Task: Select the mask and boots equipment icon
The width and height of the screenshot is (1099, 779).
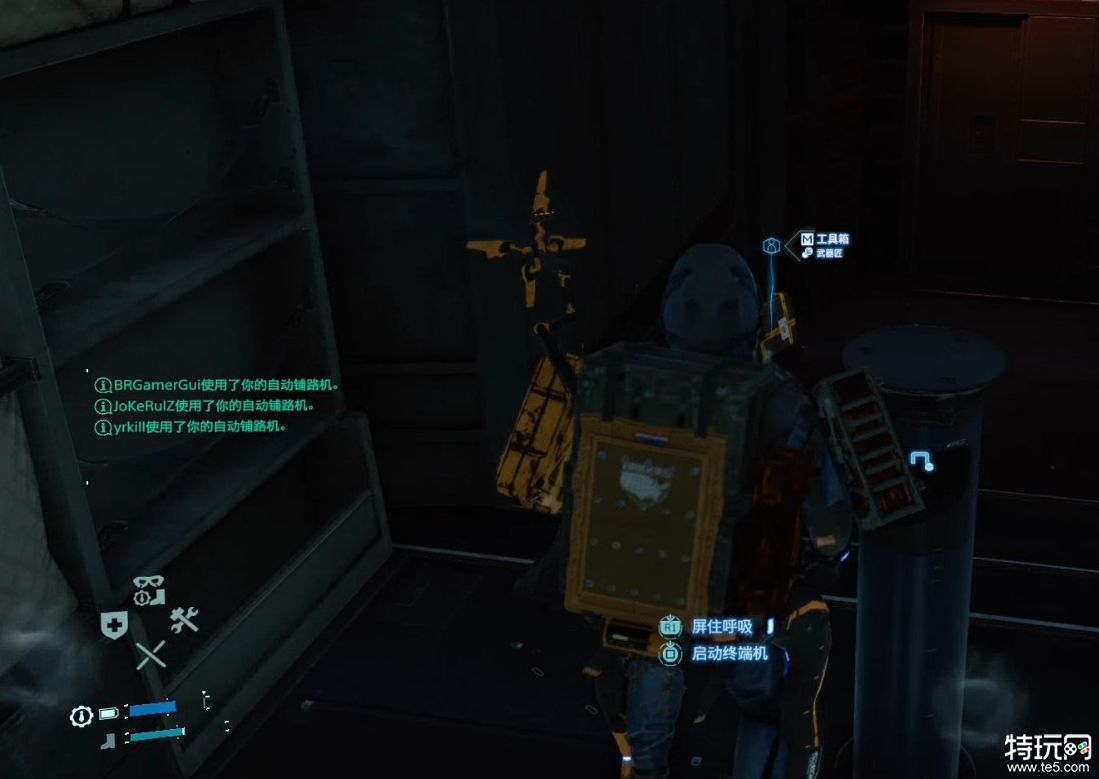Action: 149,588
